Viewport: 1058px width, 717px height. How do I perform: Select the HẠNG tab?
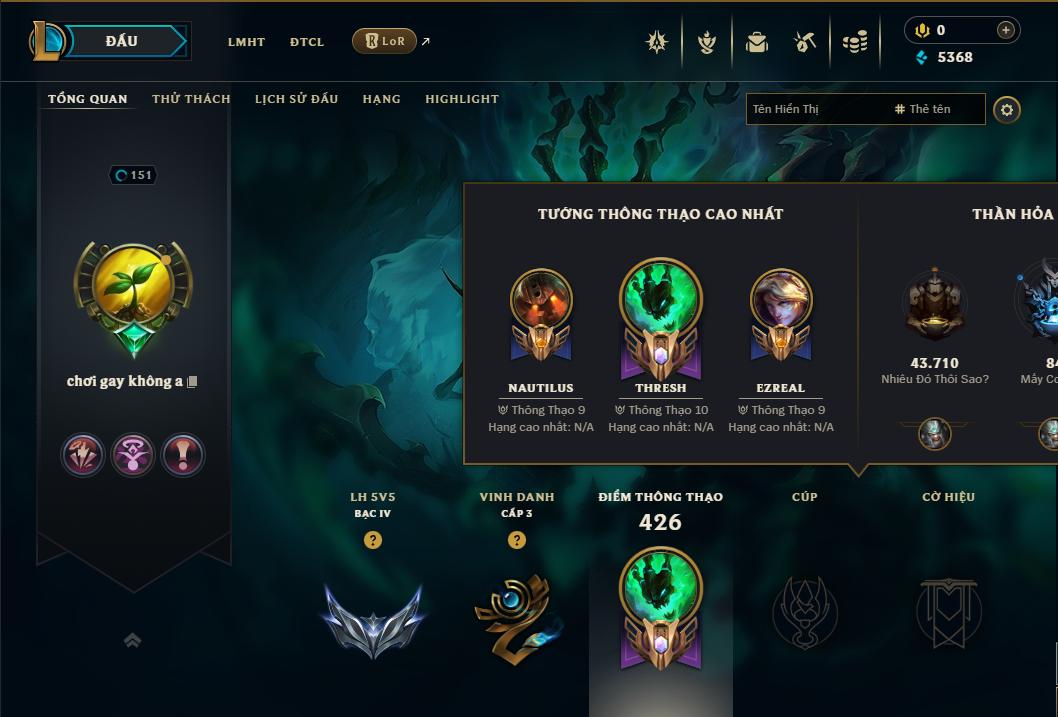tap(381, 99)
